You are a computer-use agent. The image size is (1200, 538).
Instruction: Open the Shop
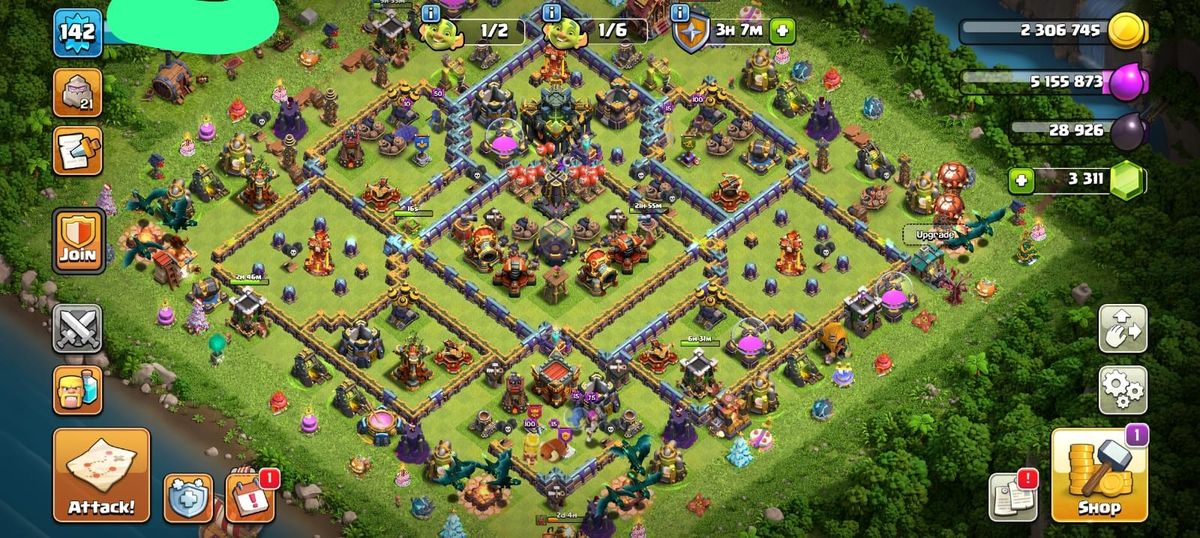coord(1097,475)
